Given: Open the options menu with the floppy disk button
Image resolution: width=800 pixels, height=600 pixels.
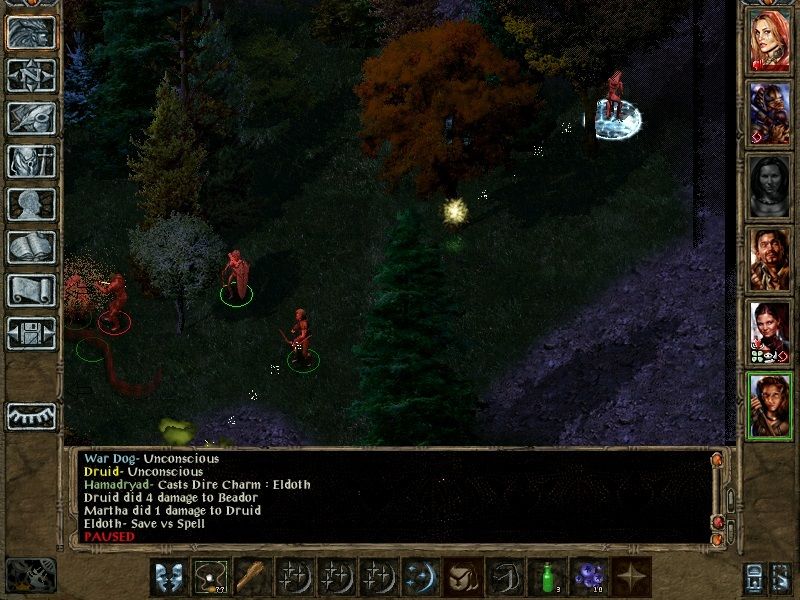Looking at the screenshot, I should 31,333.
